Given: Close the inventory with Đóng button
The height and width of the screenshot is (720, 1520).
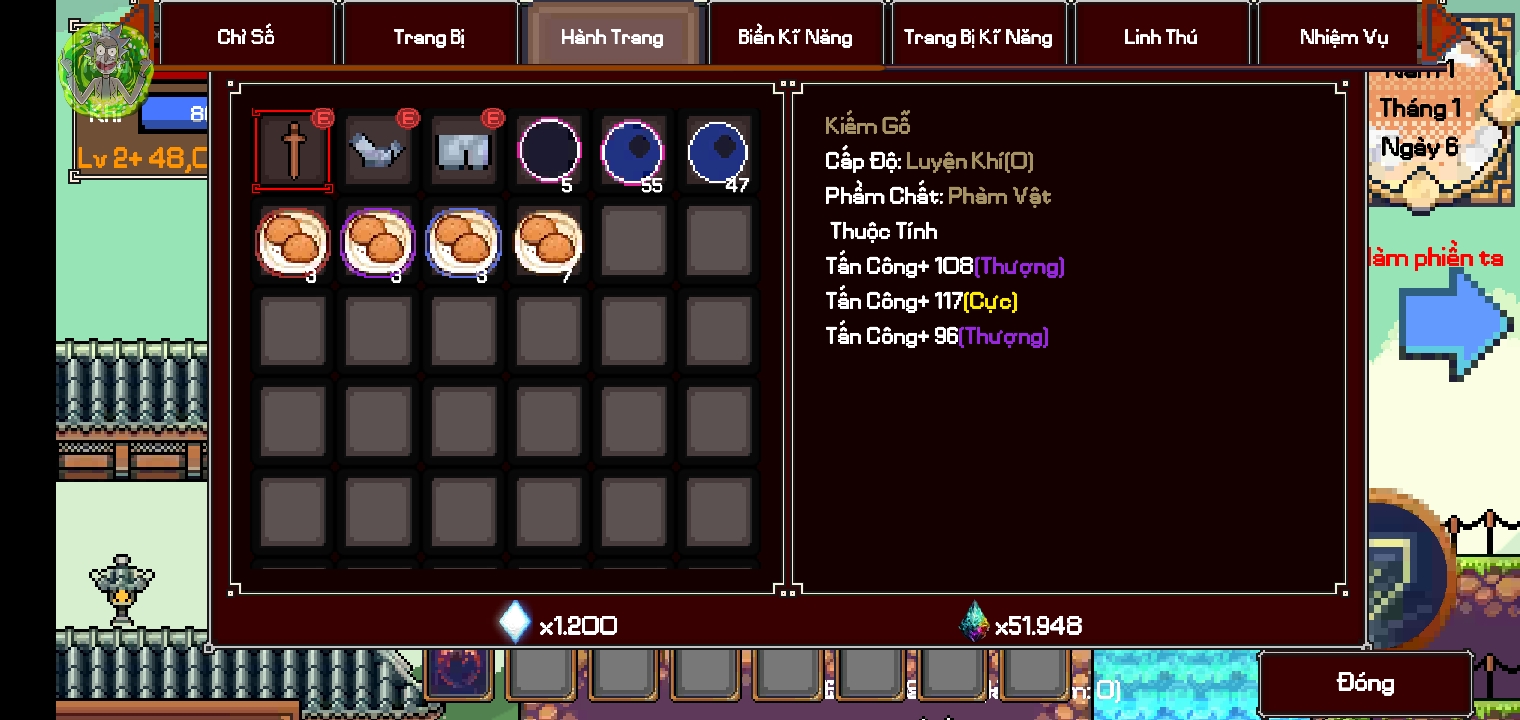Looking at the screenshot, I should click(1365, 683).
